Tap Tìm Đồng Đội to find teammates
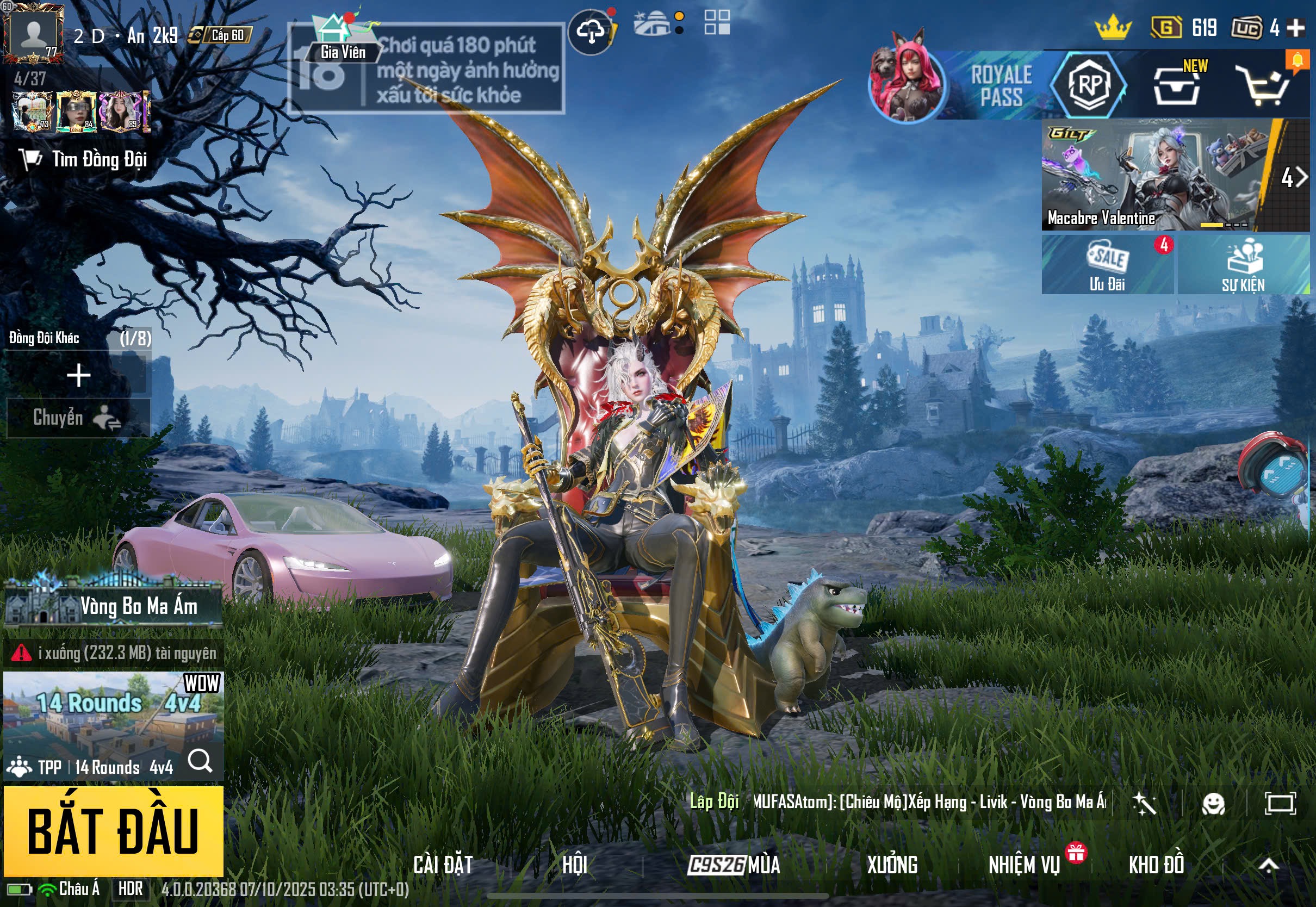The height and width of the screenshot is (907, 1316). click(x=85, y=159)
